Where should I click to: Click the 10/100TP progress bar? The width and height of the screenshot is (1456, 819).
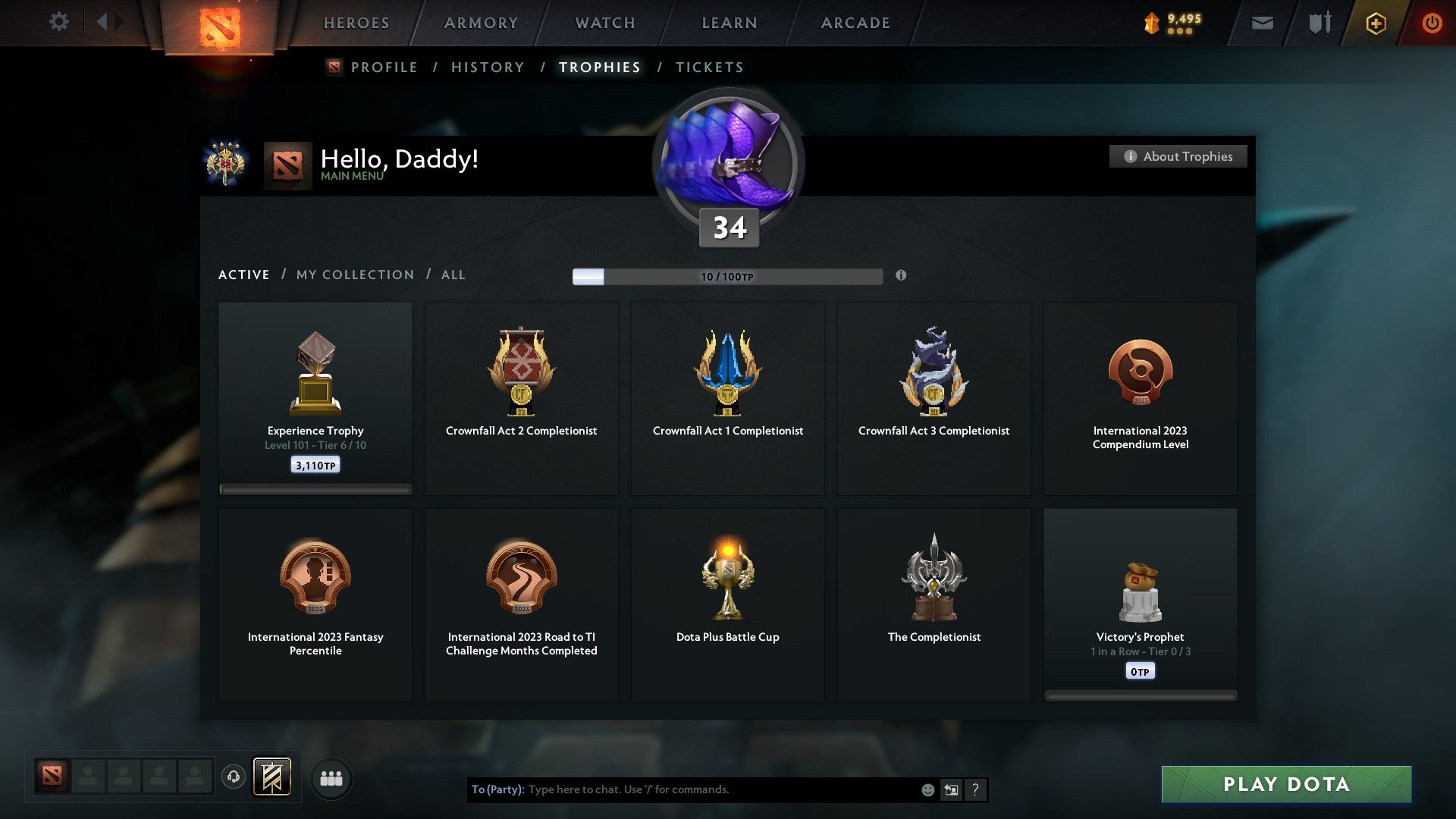point(728,276)
